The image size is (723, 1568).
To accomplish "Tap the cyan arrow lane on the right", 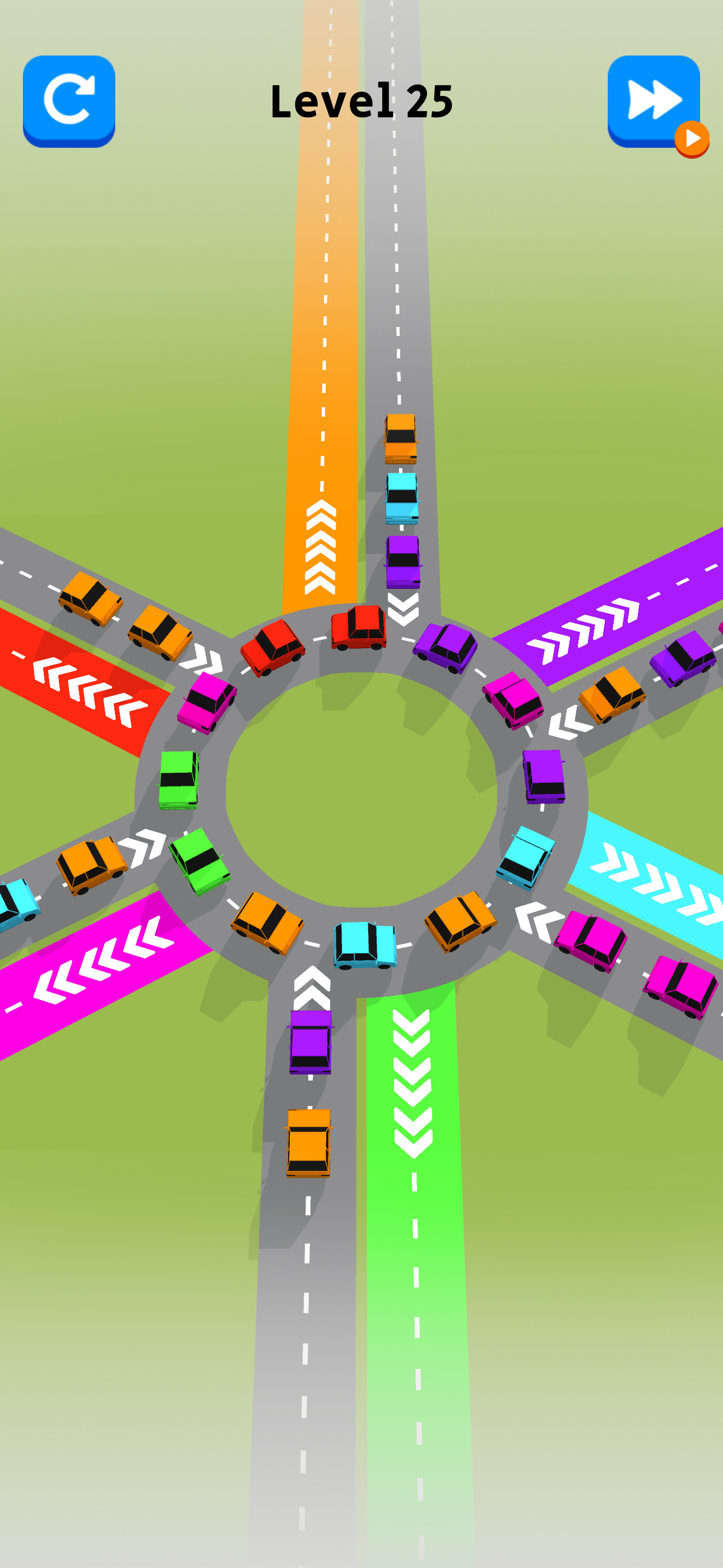I will 645,883.
